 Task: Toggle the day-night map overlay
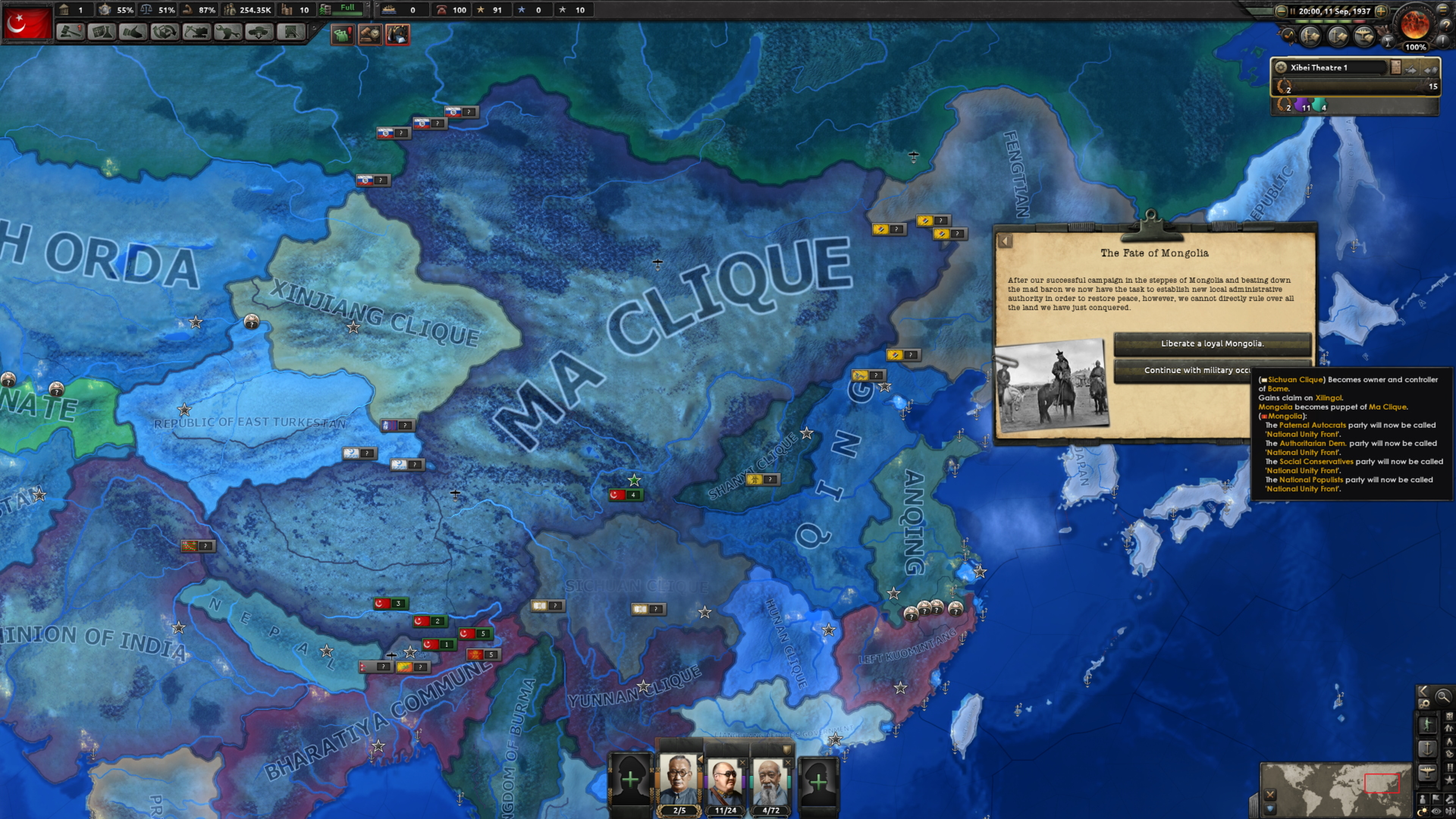point(1423,809)
